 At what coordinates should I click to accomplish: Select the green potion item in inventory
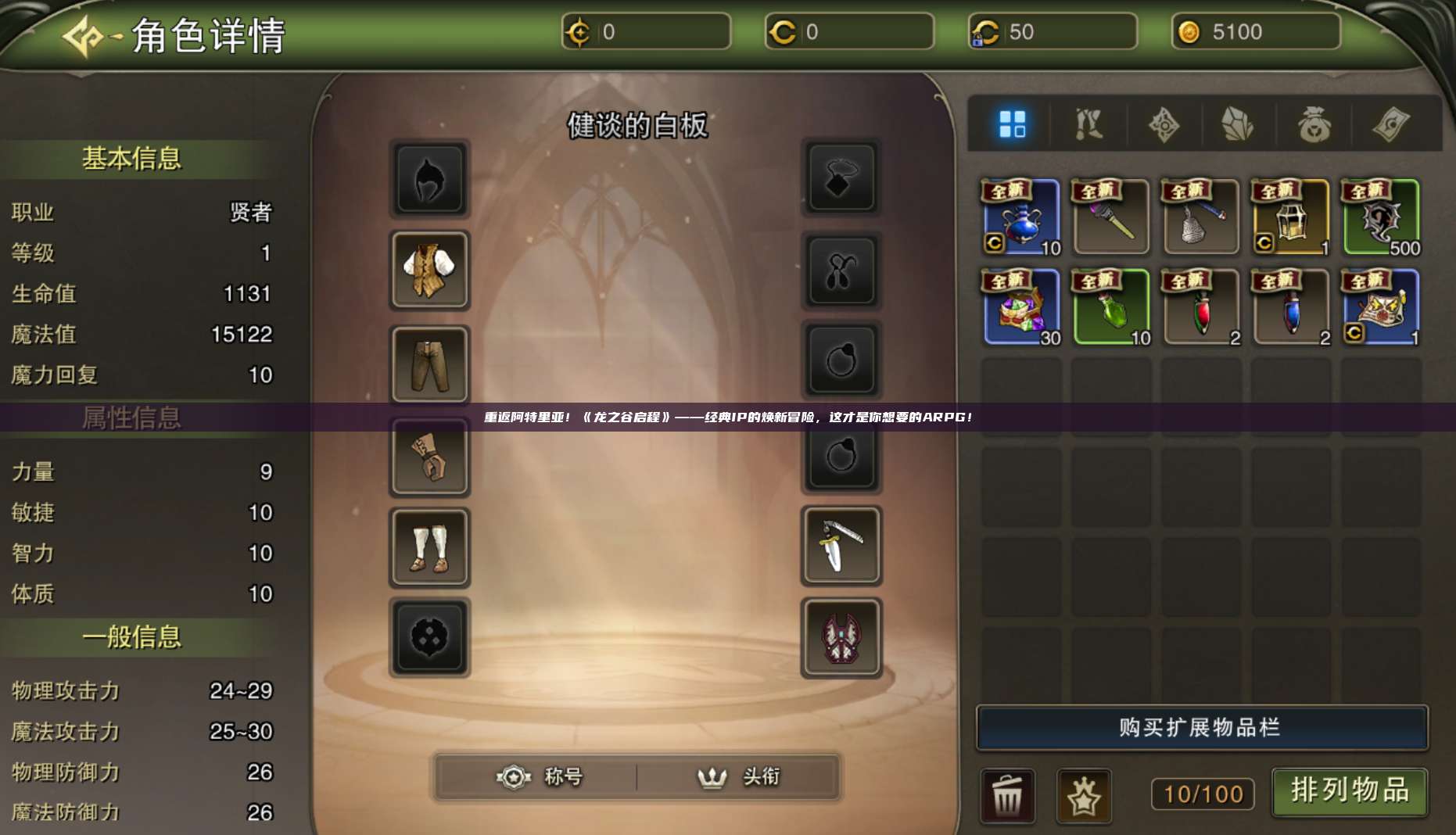(x=1110, y=306)
